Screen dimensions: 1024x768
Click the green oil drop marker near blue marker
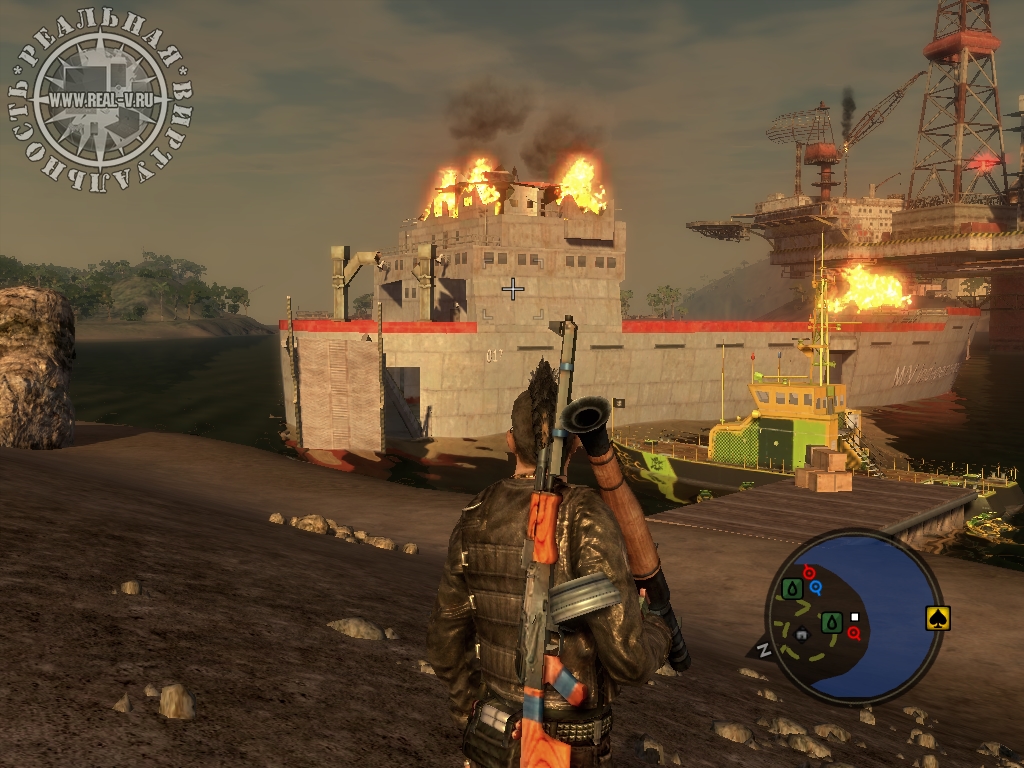pyautogui.click(x=792, y=588)
